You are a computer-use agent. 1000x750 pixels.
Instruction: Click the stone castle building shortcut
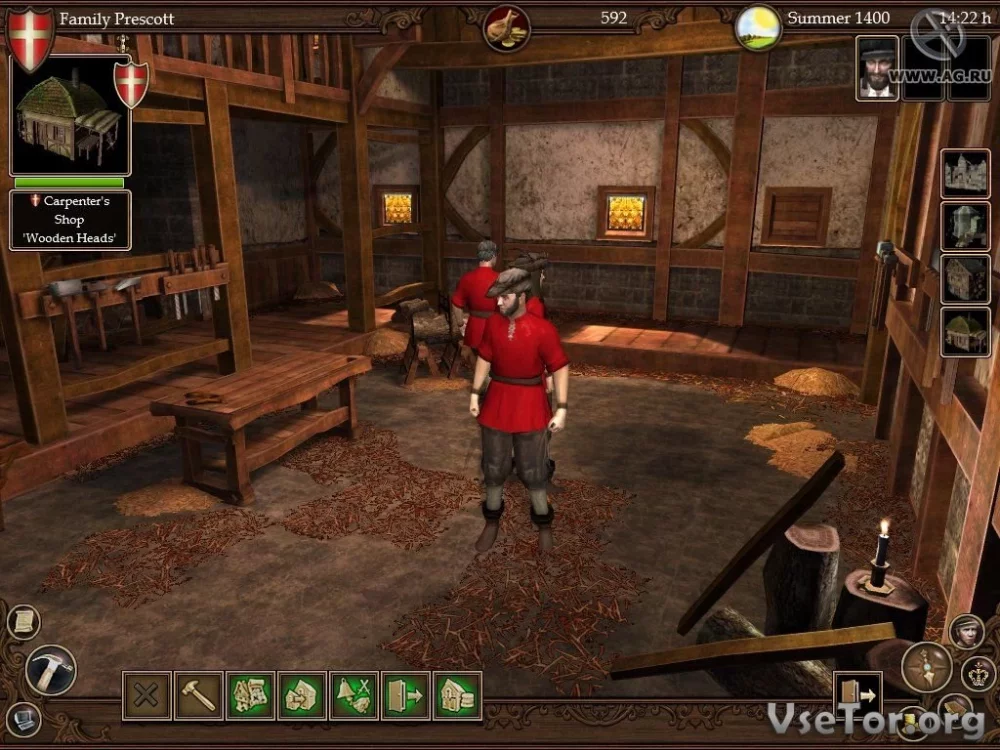point(965,174)
